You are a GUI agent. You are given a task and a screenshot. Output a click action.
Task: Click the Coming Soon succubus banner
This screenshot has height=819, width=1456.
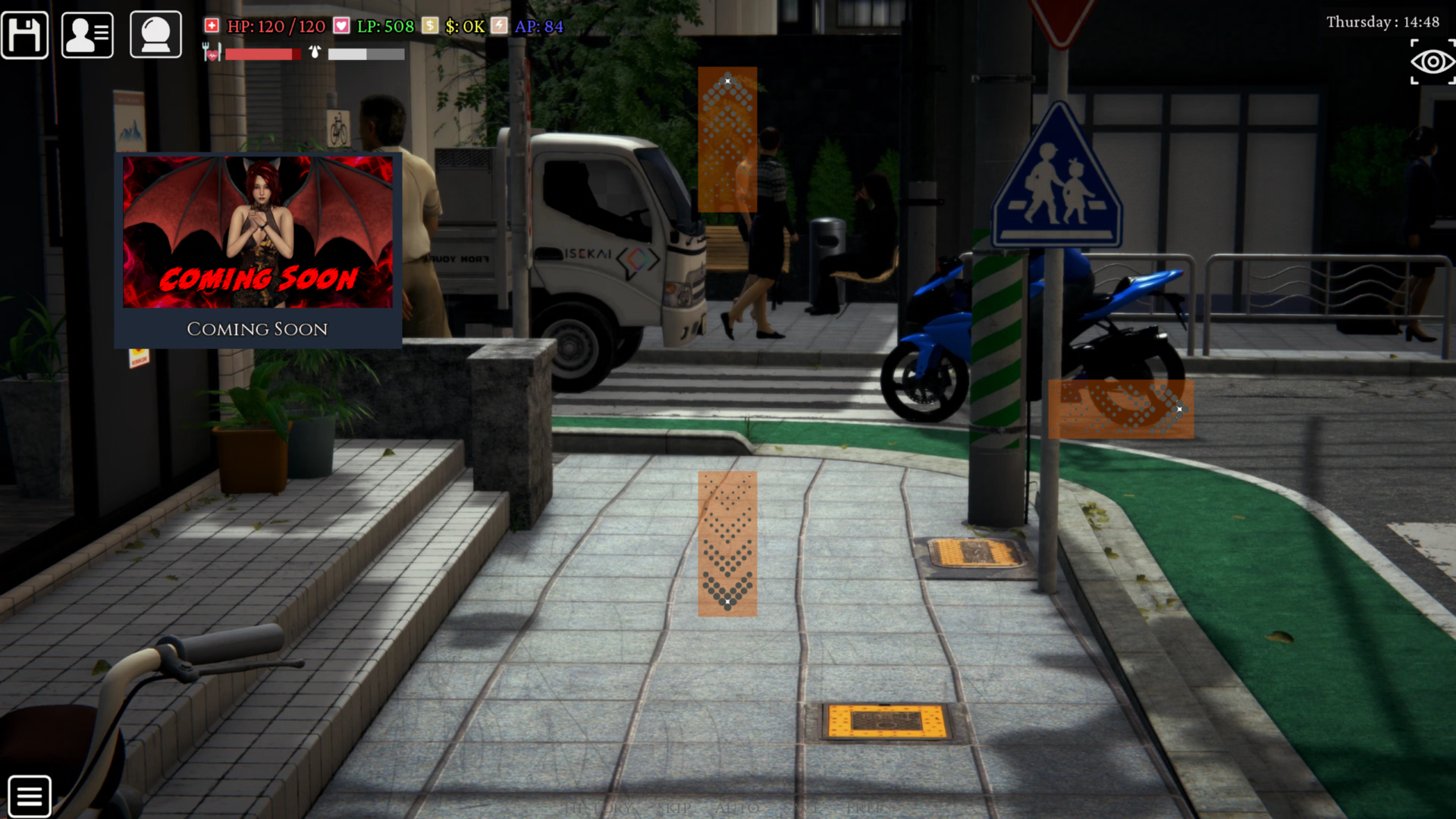tap(258, 249)
